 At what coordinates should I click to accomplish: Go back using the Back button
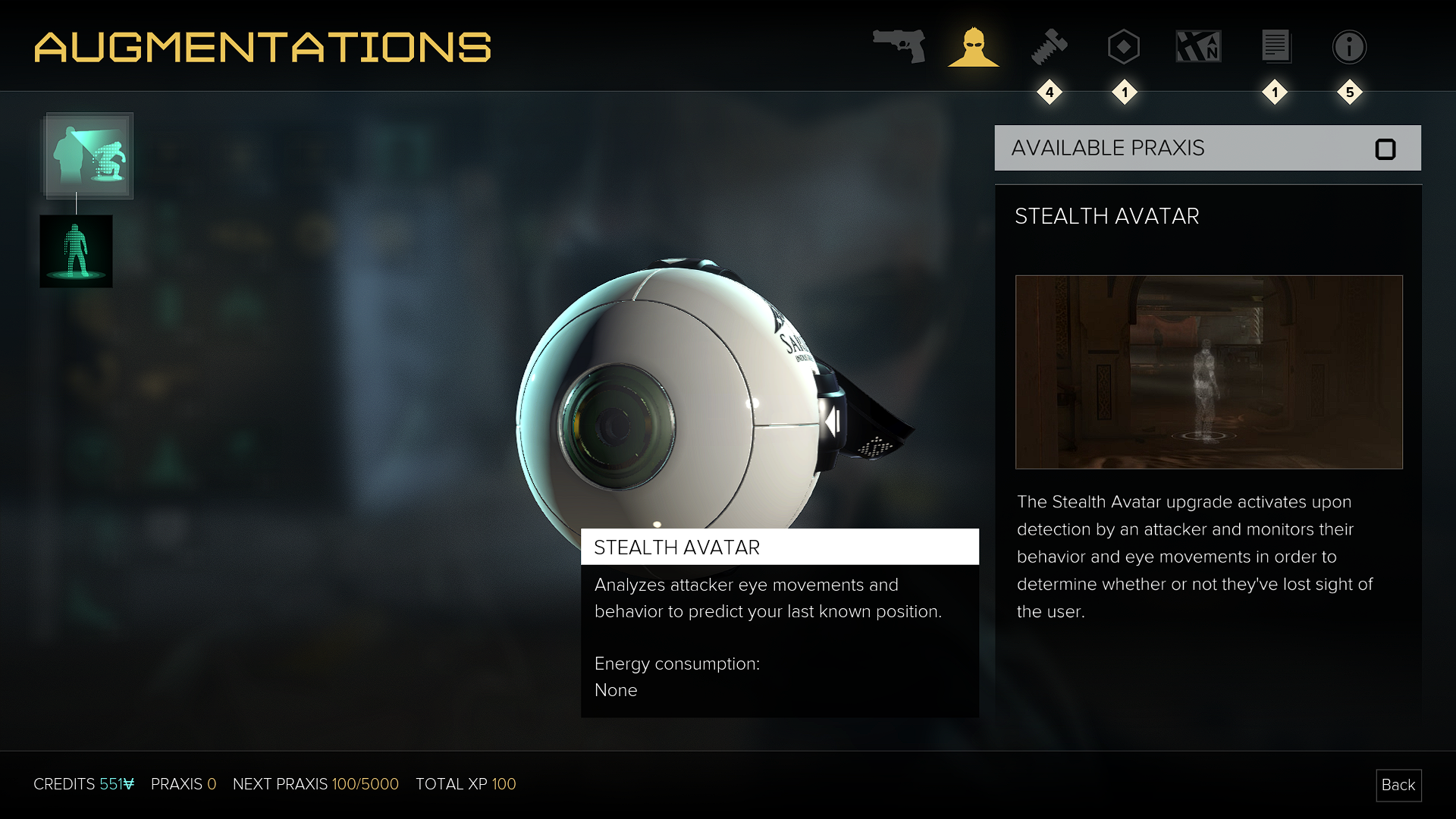(x=1398, y=785)
